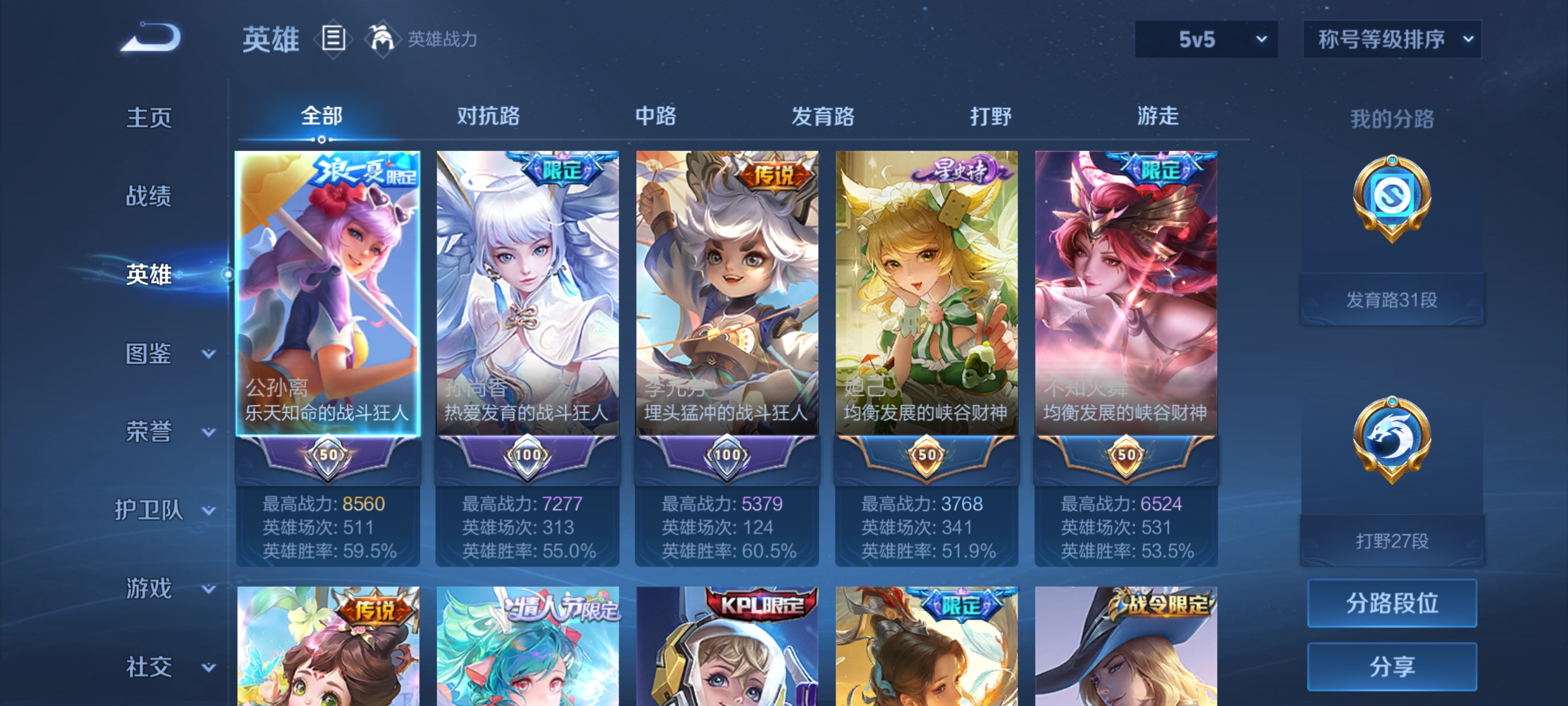The width and height of the screenshot is (1568, 706).
Task: Open the 主页 sidebar menu item
Action: point(148,118)
